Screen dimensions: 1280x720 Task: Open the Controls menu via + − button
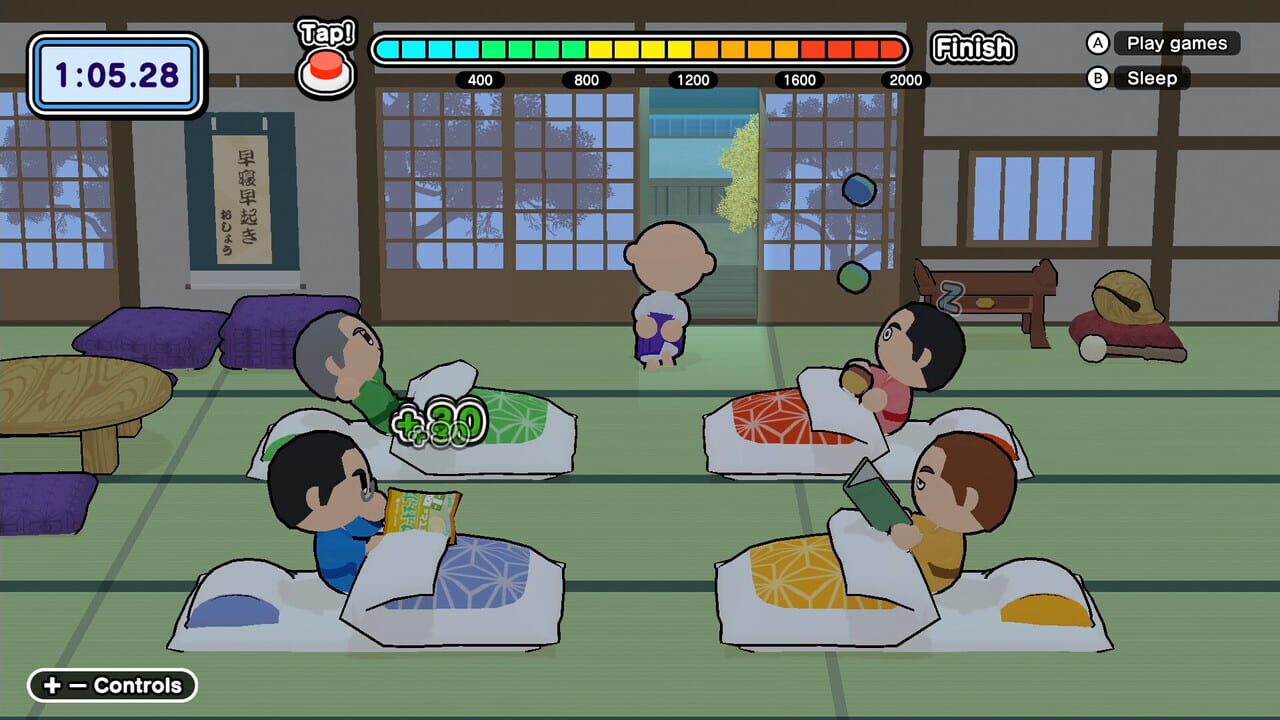(110, 686)
